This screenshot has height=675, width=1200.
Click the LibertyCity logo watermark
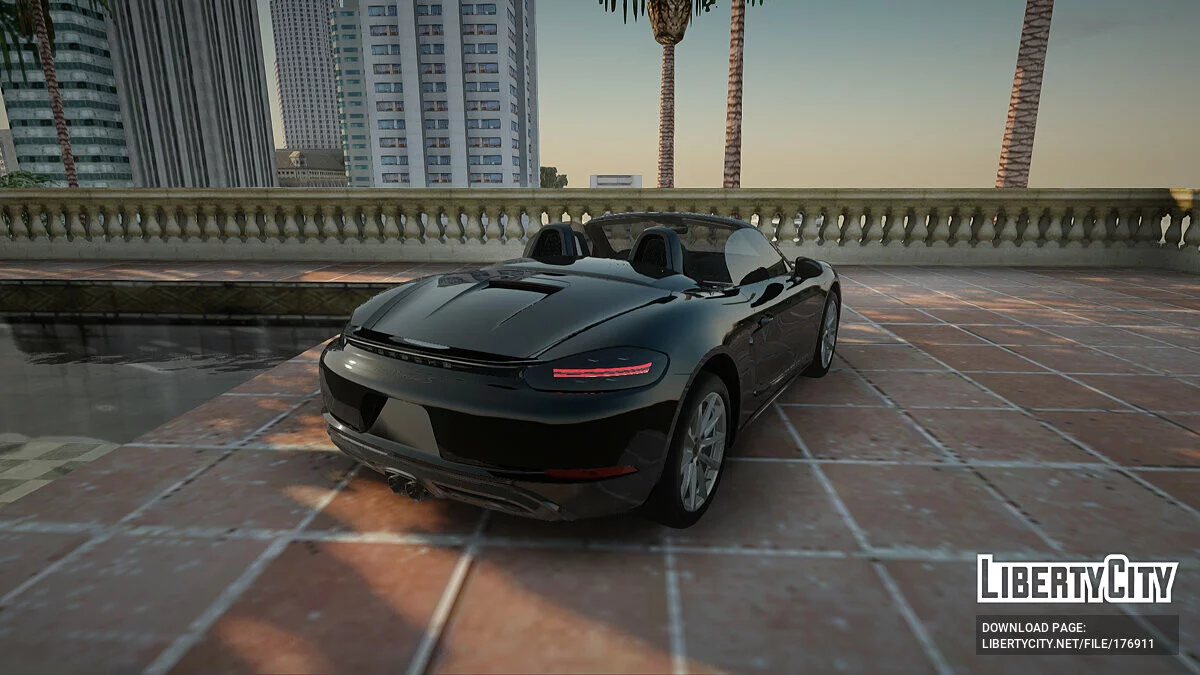pos(1076,579)
